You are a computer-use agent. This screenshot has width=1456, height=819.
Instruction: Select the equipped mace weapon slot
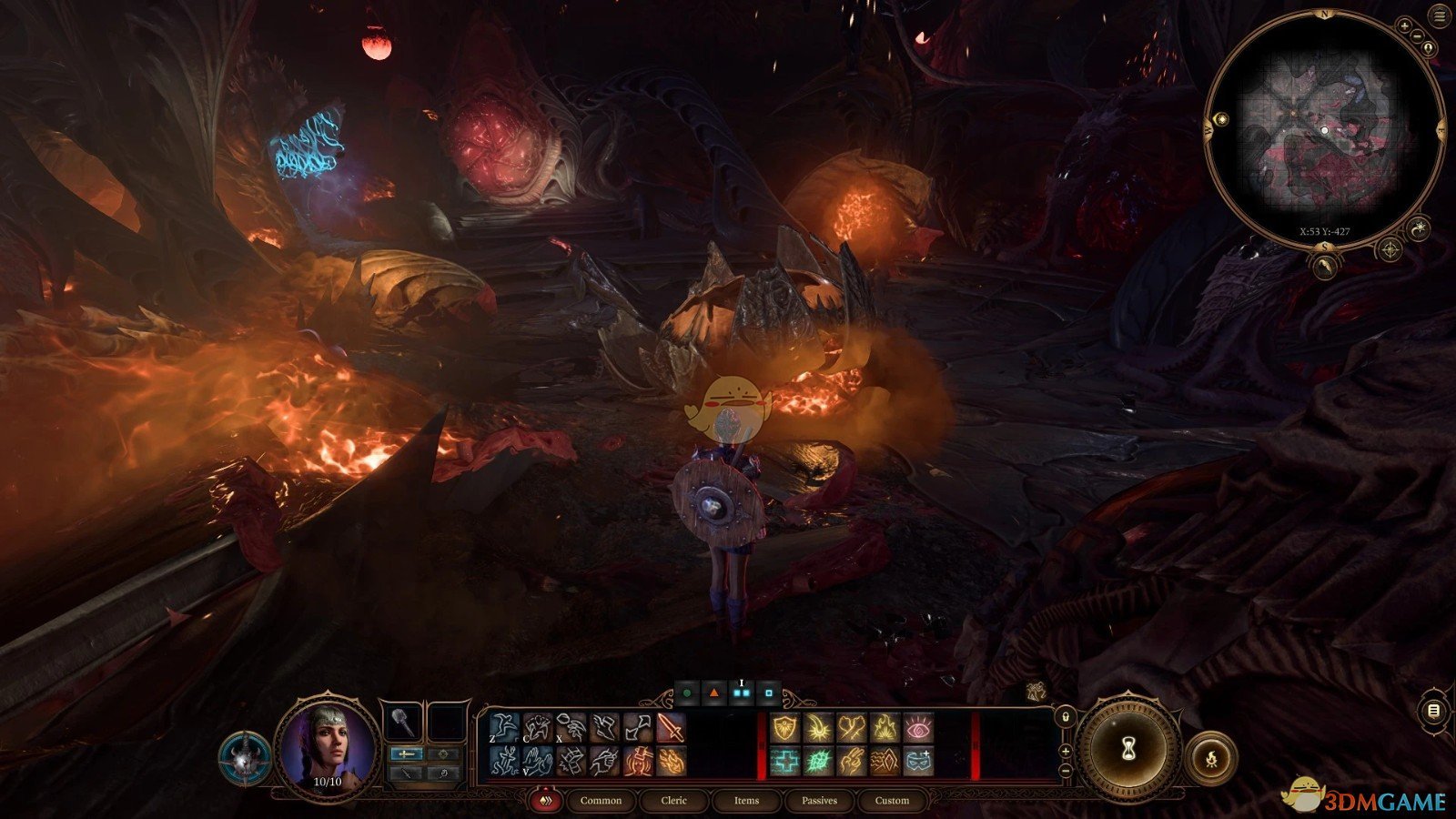pyautogui.click(x=401, y=723)
